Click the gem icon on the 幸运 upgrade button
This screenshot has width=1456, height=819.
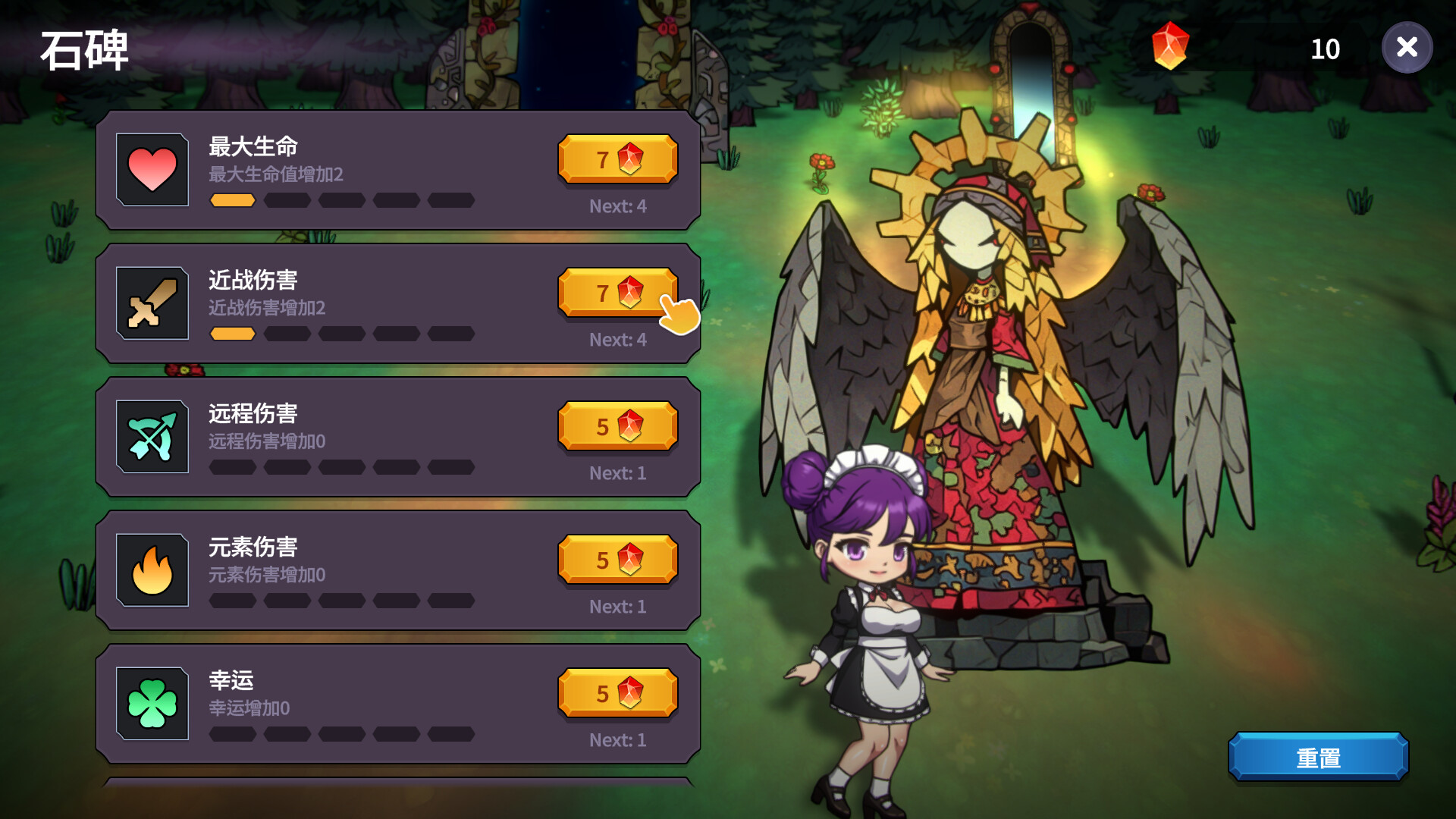pos(632,692)
